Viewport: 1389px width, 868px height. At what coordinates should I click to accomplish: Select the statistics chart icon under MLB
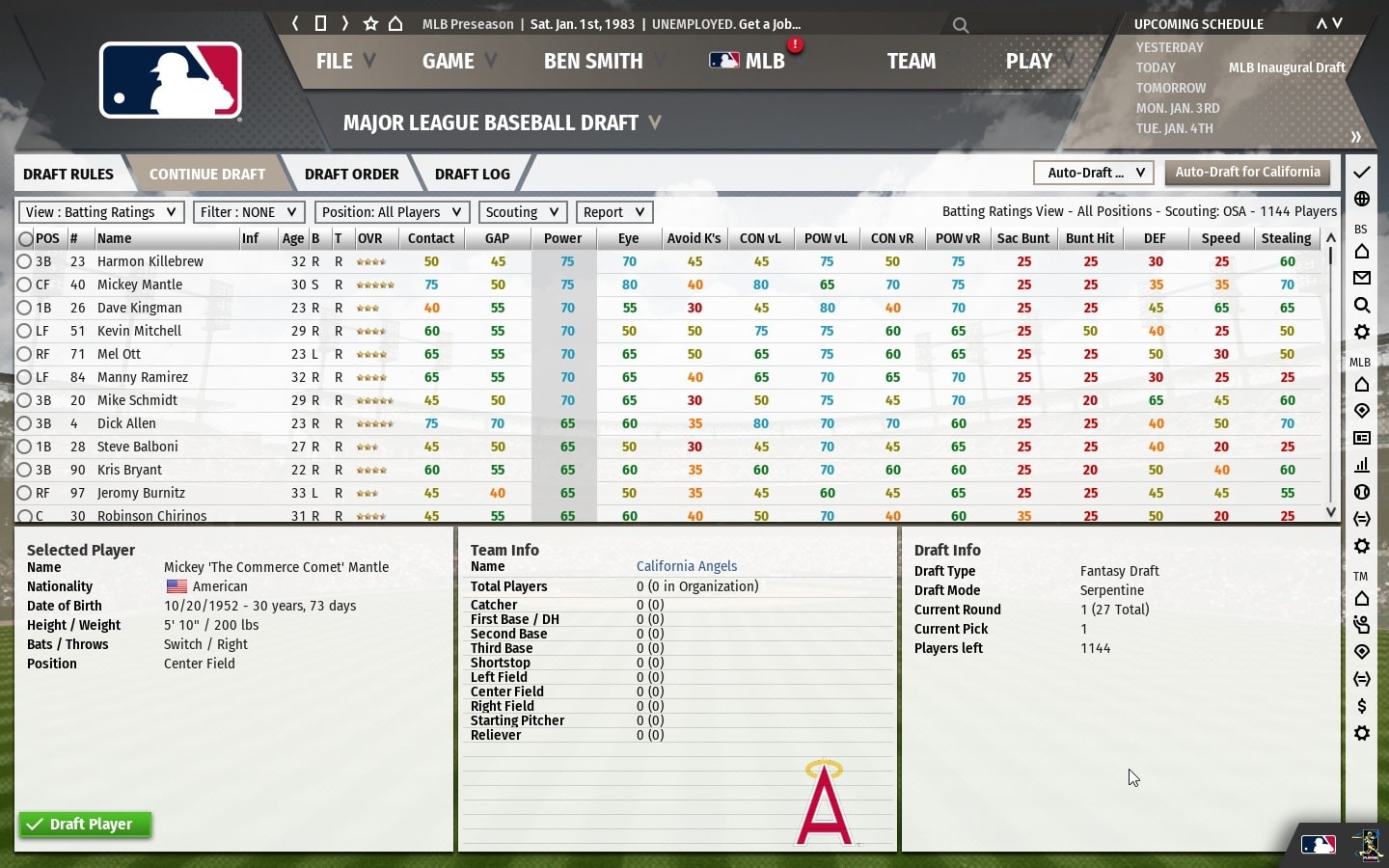(1362, 466)
